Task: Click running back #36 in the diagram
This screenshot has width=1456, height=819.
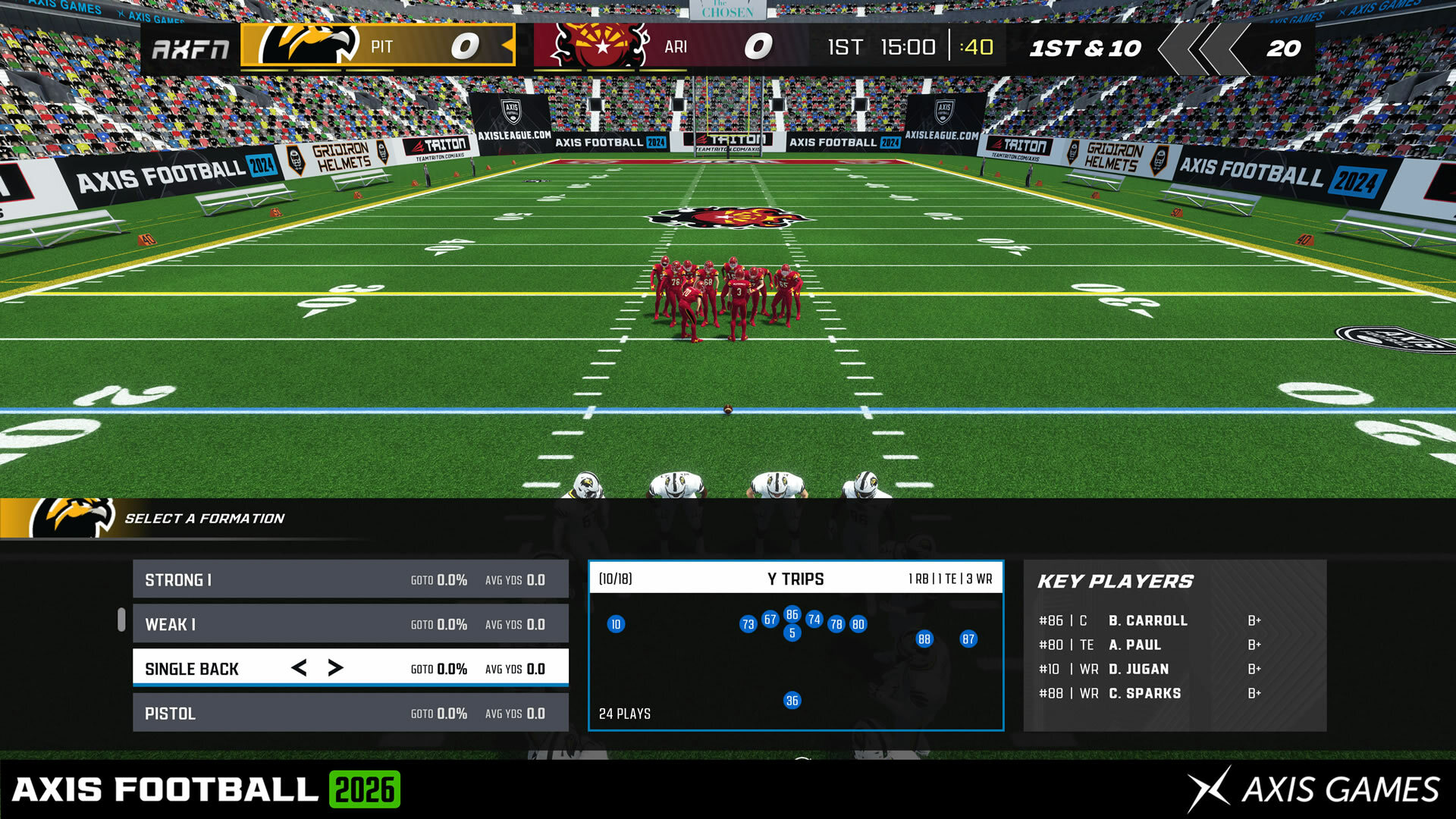Action: 792,701
